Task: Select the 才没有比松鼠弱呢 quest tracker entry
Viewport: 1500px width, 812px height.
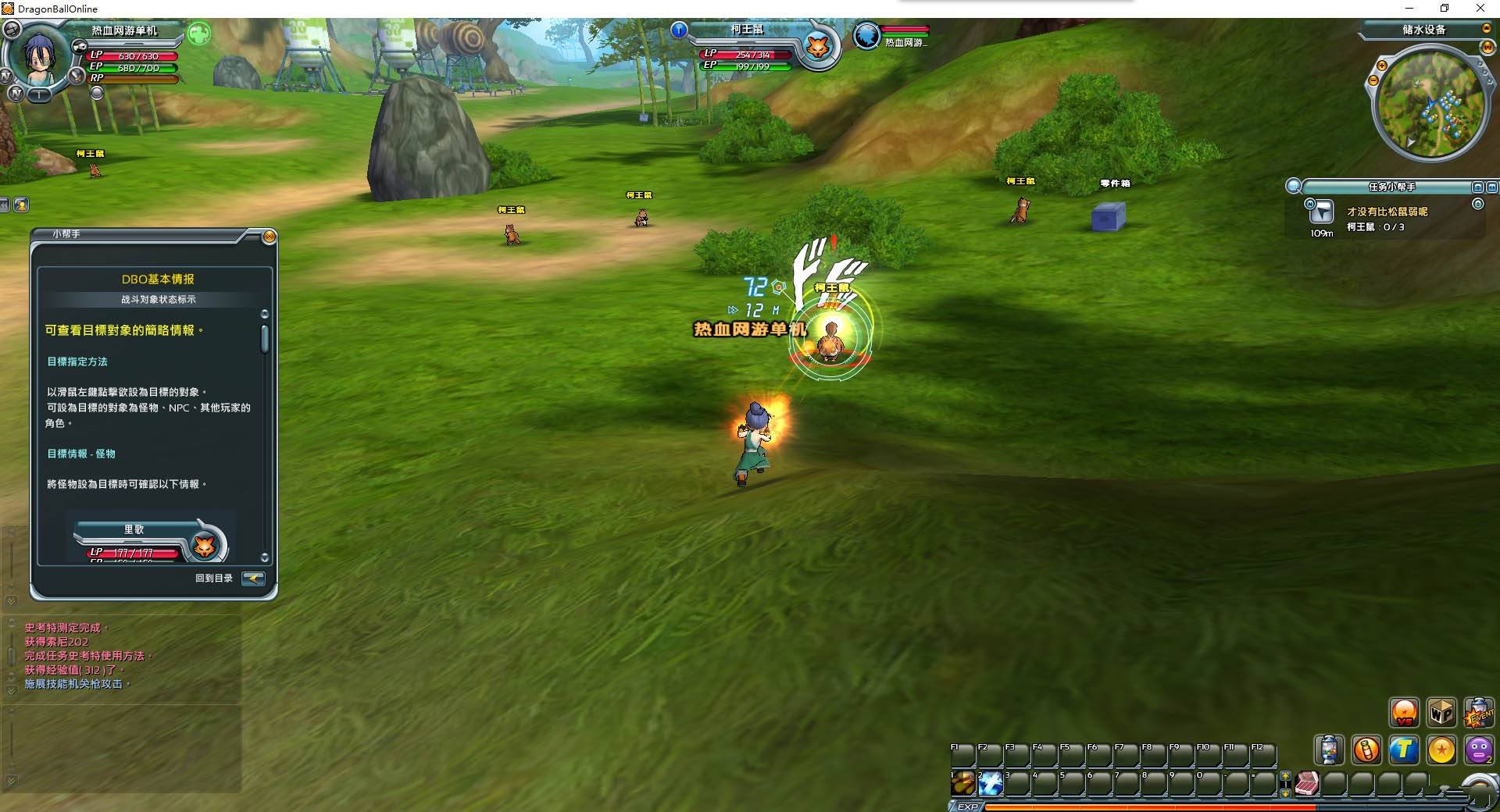Action: 1387,212
